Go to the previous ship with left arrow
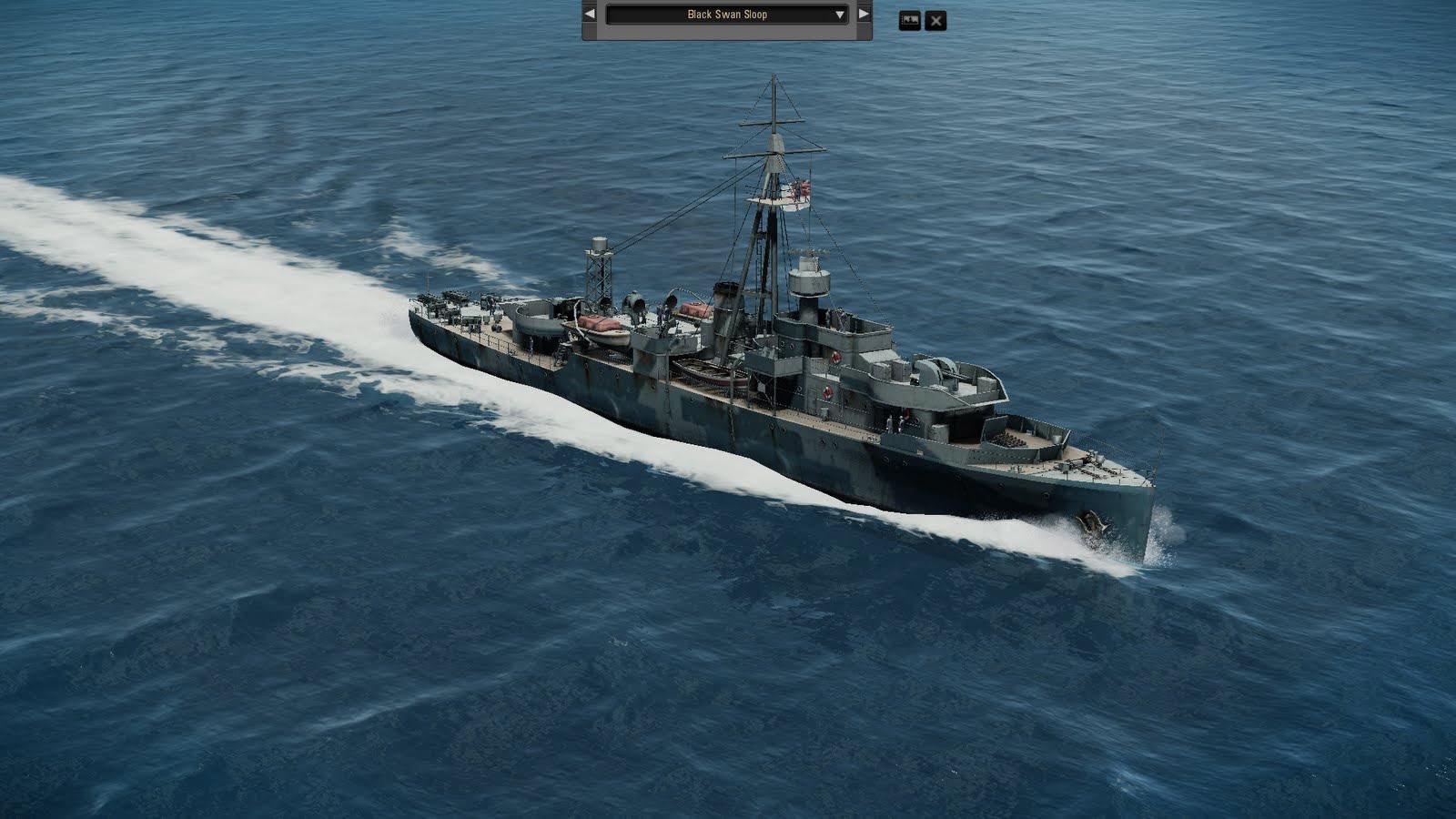The image size is (1456, 819). [x=590, y=15]
